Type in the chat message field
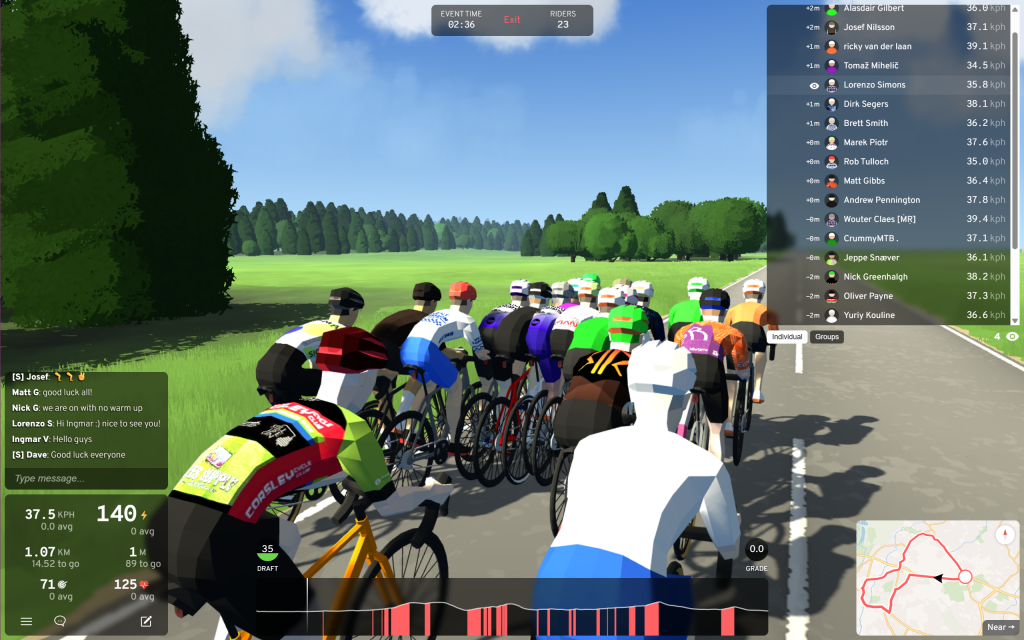This screenshot has width=1024, height=640. pos(85,479)
